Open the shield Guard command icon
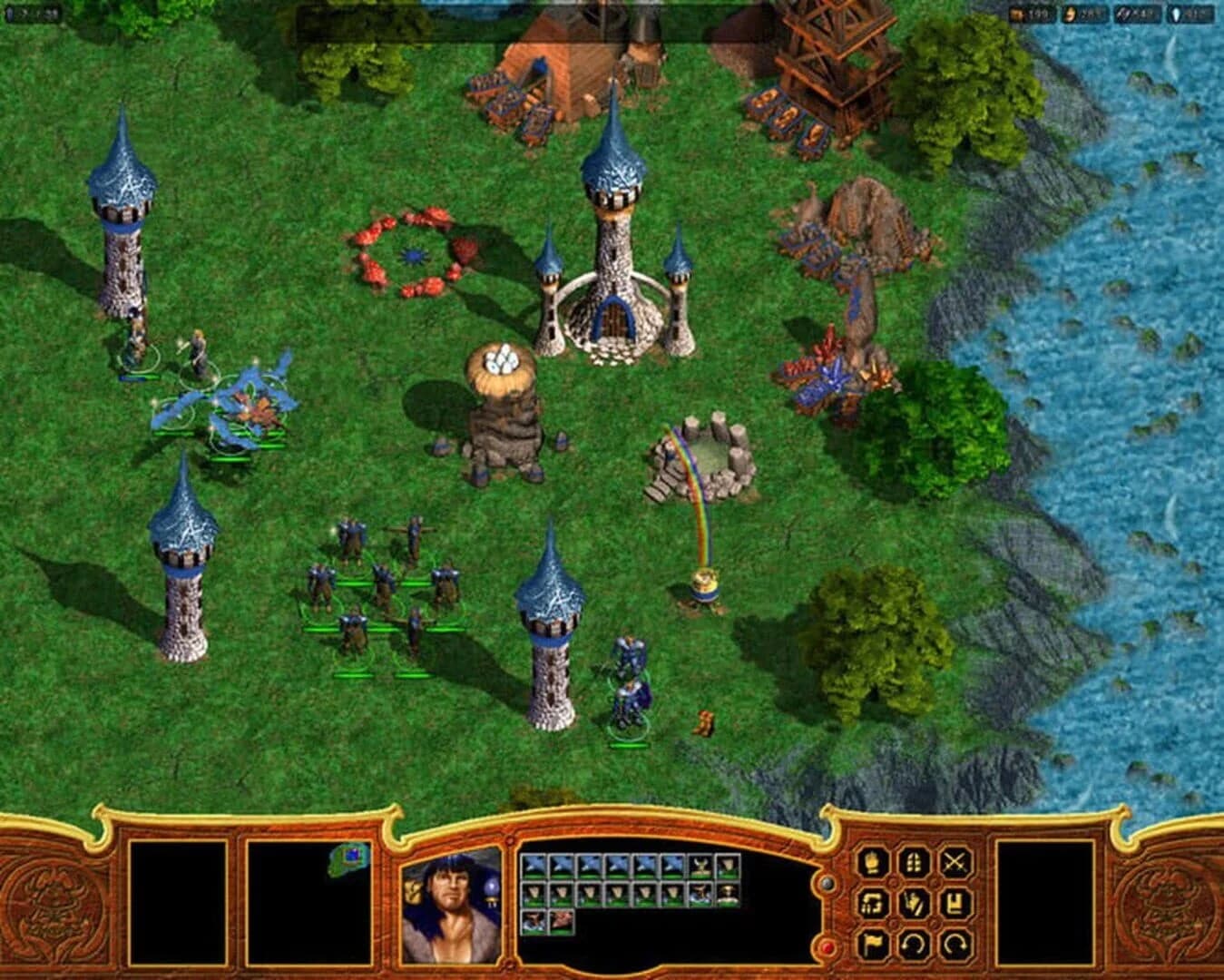This screenshot has width=1224, height=980. click(914, 862)
